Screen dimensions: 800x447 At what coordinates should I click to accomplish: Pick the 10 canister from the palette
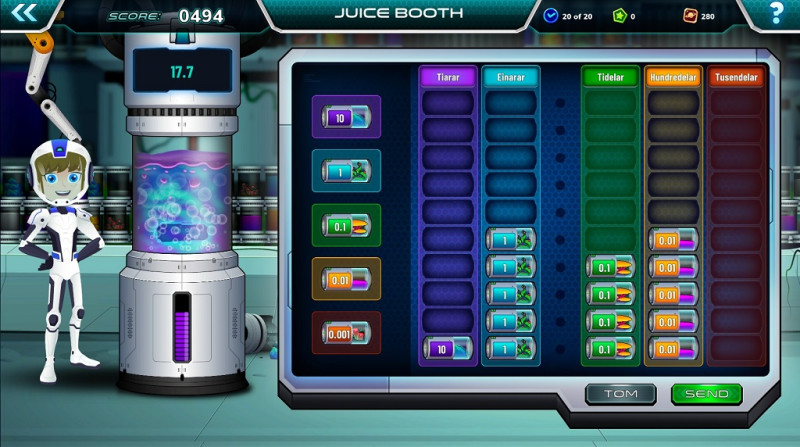tap(346, 117)
